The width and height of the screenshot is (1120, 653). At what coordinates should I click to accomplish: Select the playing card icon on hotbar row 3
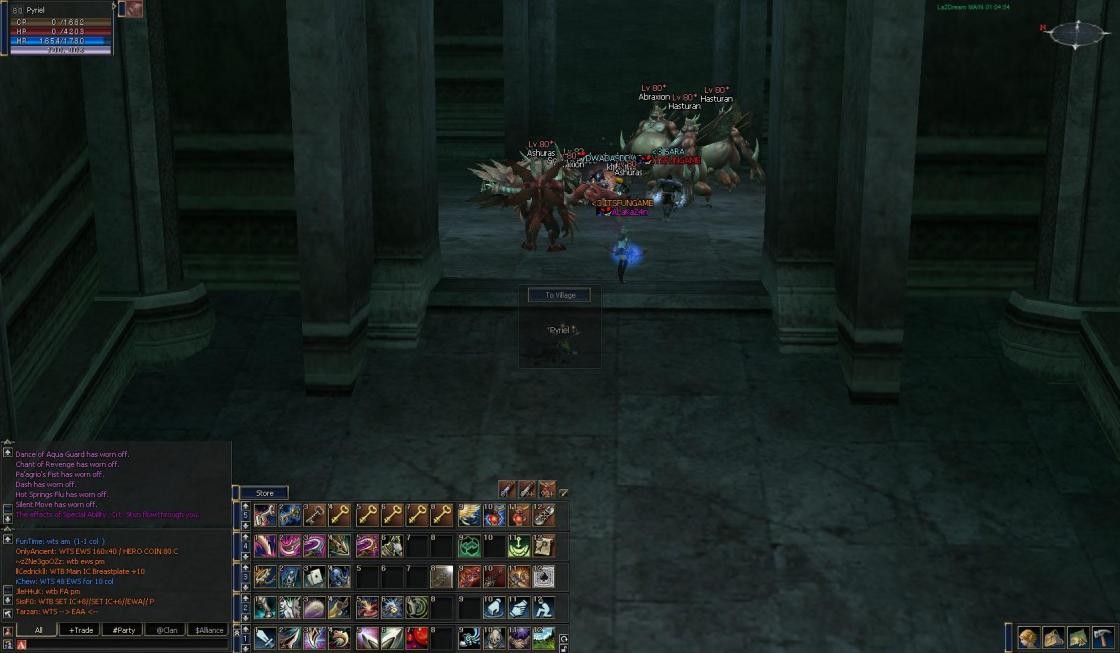(x=315, y=577)
